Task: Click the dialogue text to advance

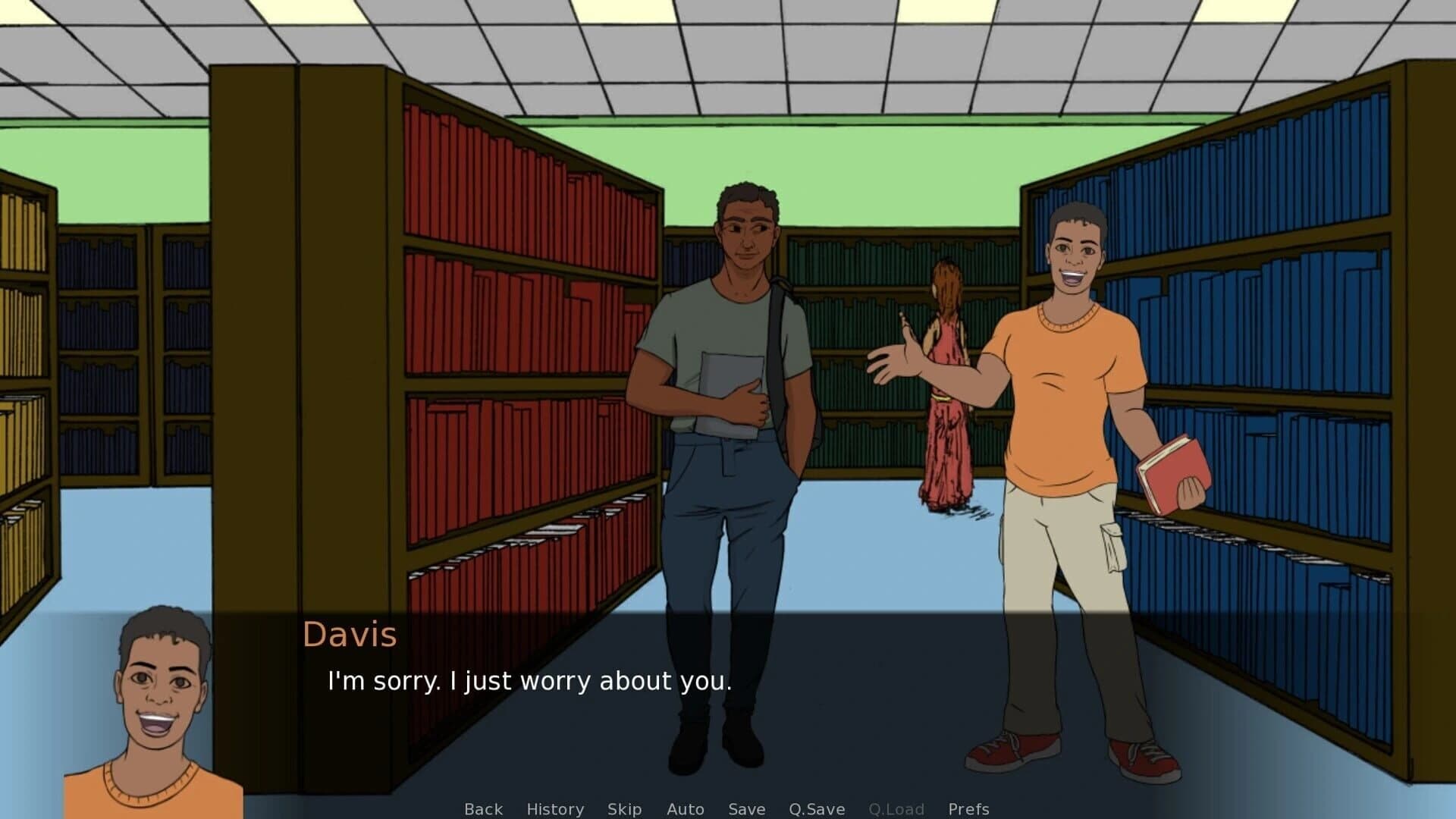Action: (x=529, y=681)
